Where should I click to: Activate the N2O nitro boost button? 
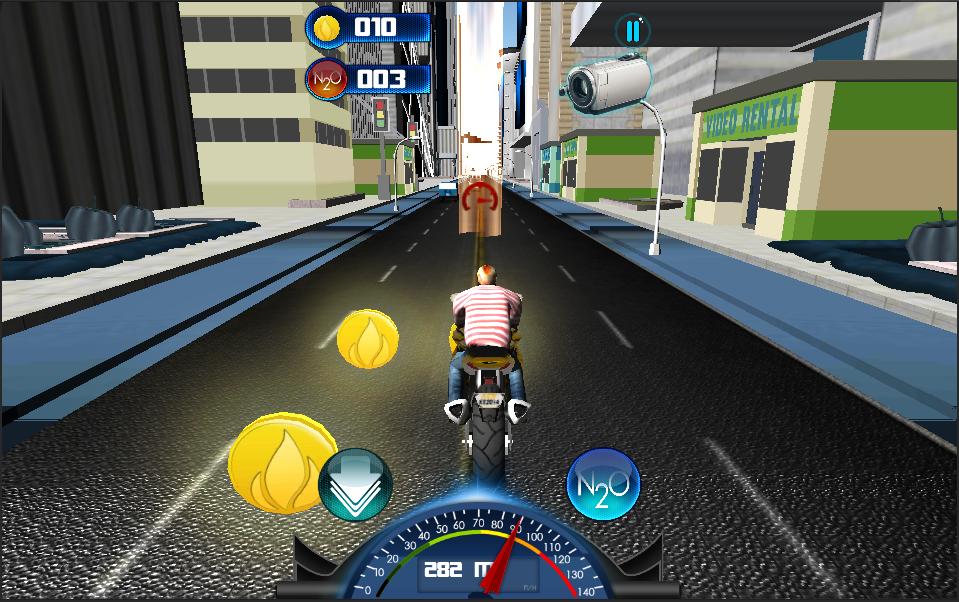[x=603, y=485]
